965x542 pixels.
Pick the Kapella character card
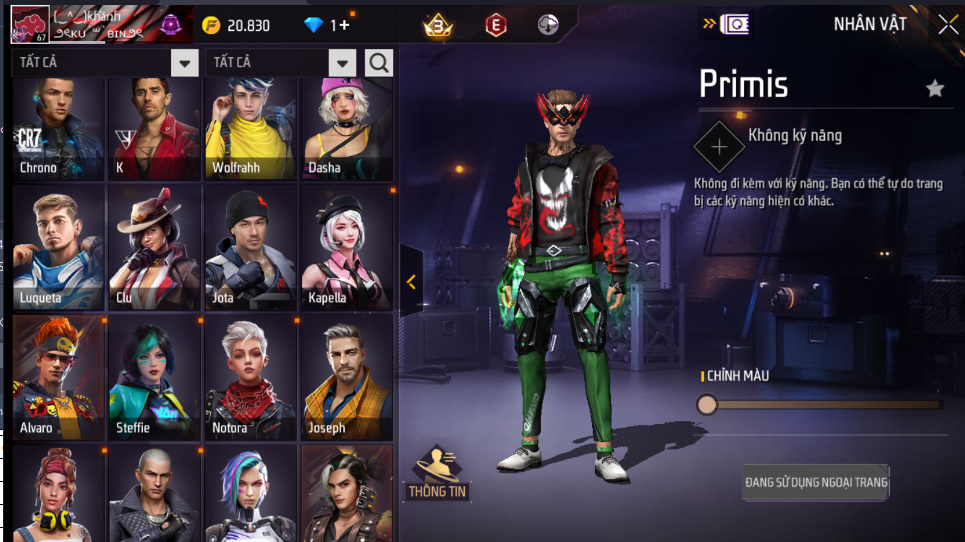(x=346, y=248)
